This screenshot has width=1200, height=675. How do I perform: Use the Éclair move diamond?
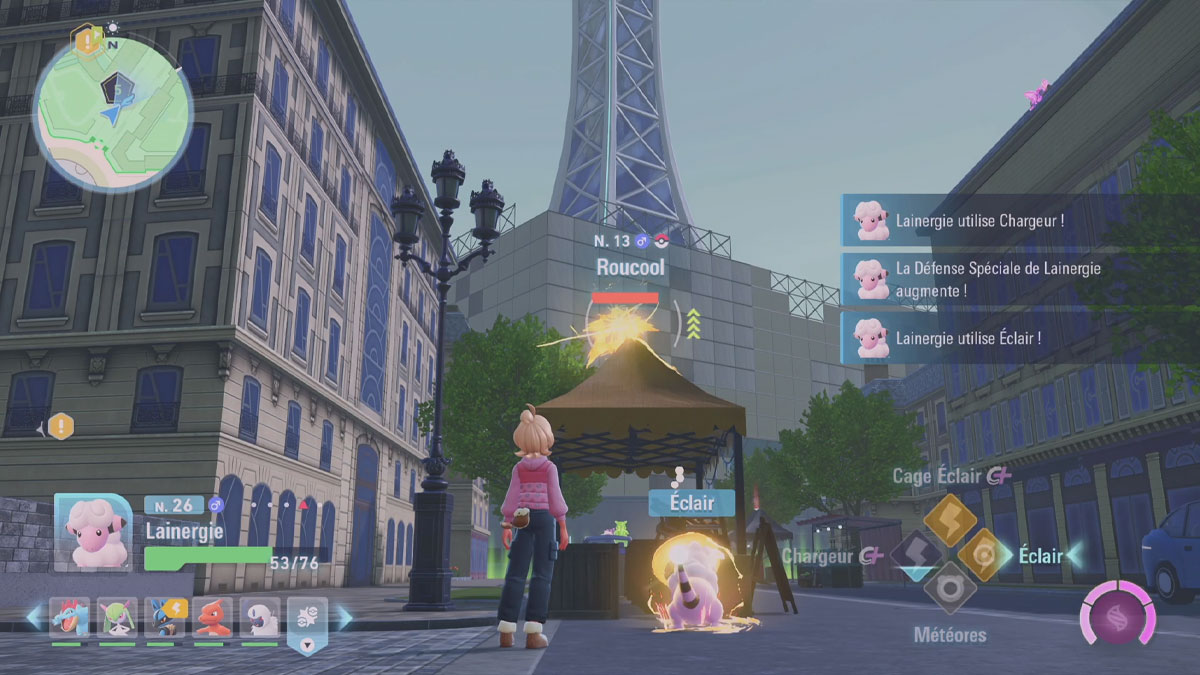(984, 554)
